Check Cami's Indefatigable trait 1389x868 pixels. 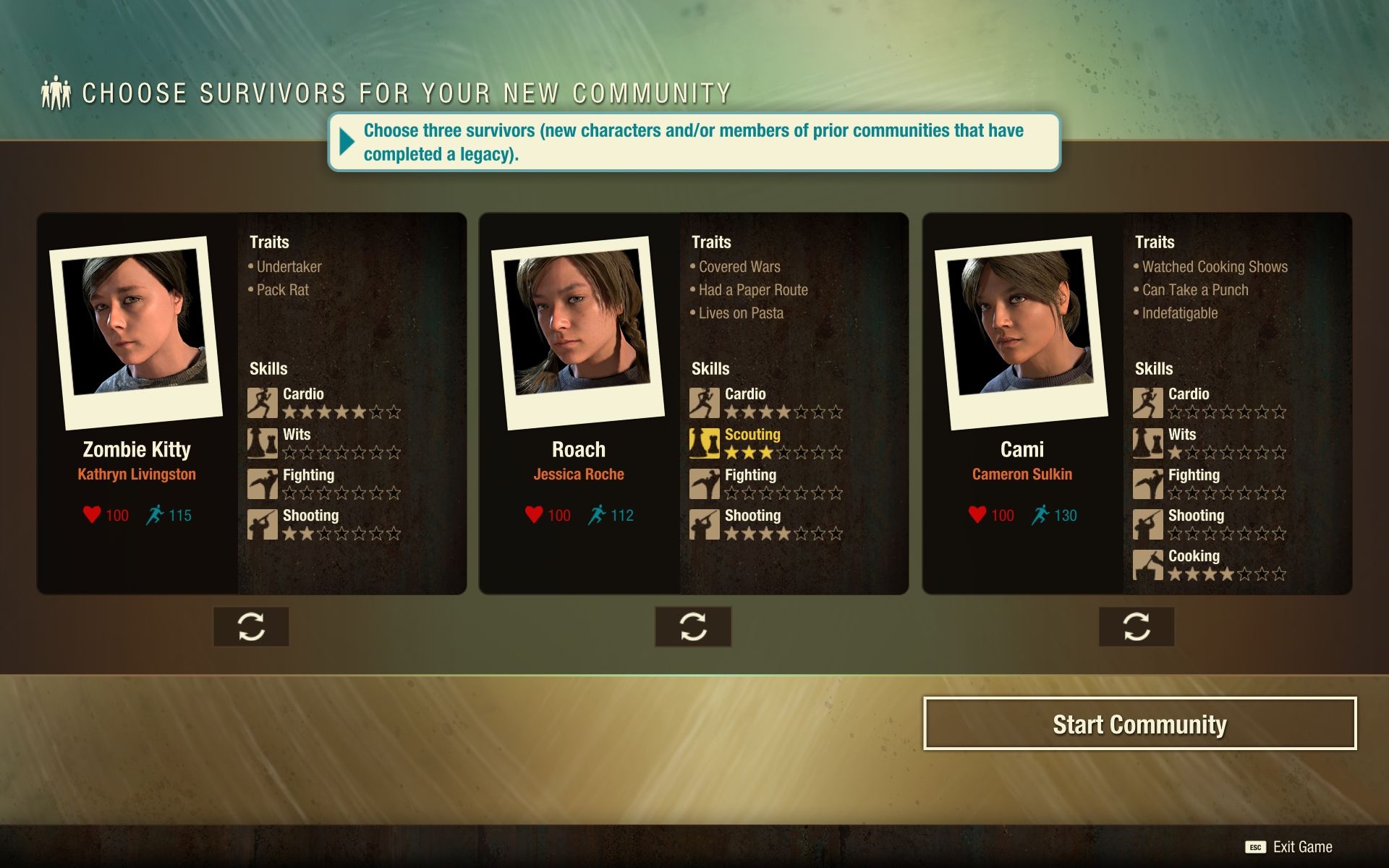(1179, 313)
